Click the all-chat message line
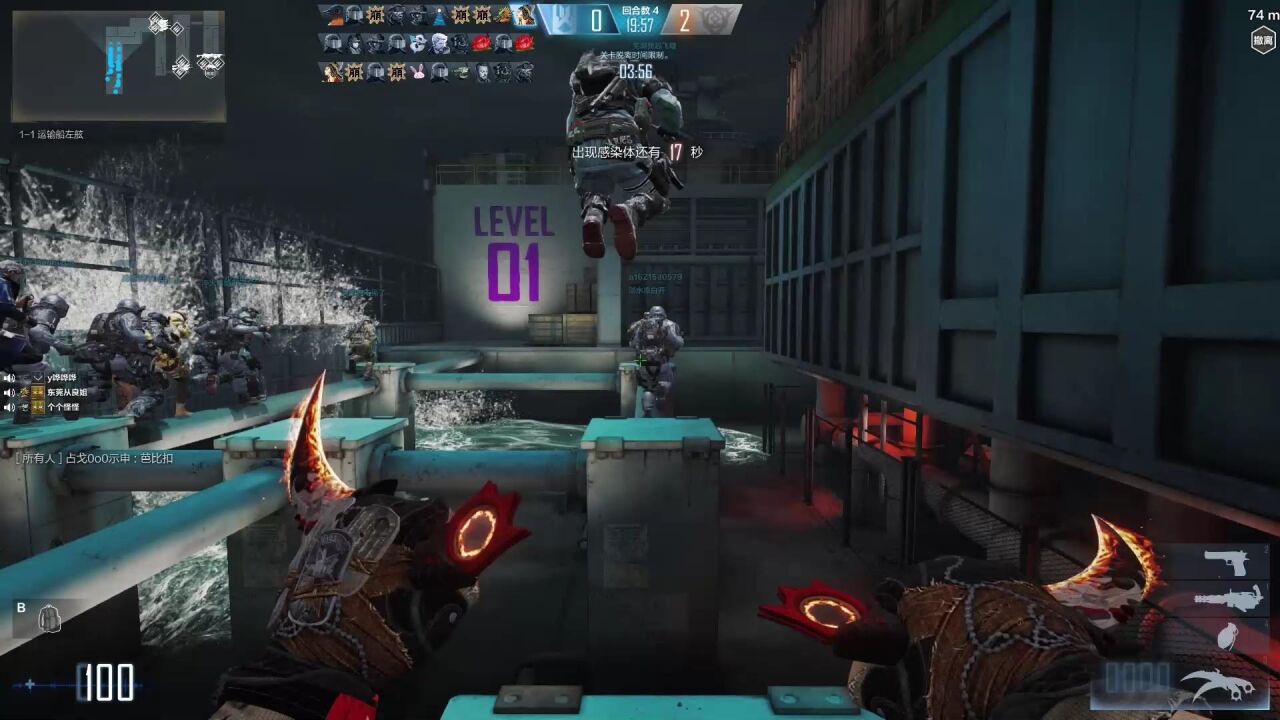1280x720 pixels. tap(95, 458)
